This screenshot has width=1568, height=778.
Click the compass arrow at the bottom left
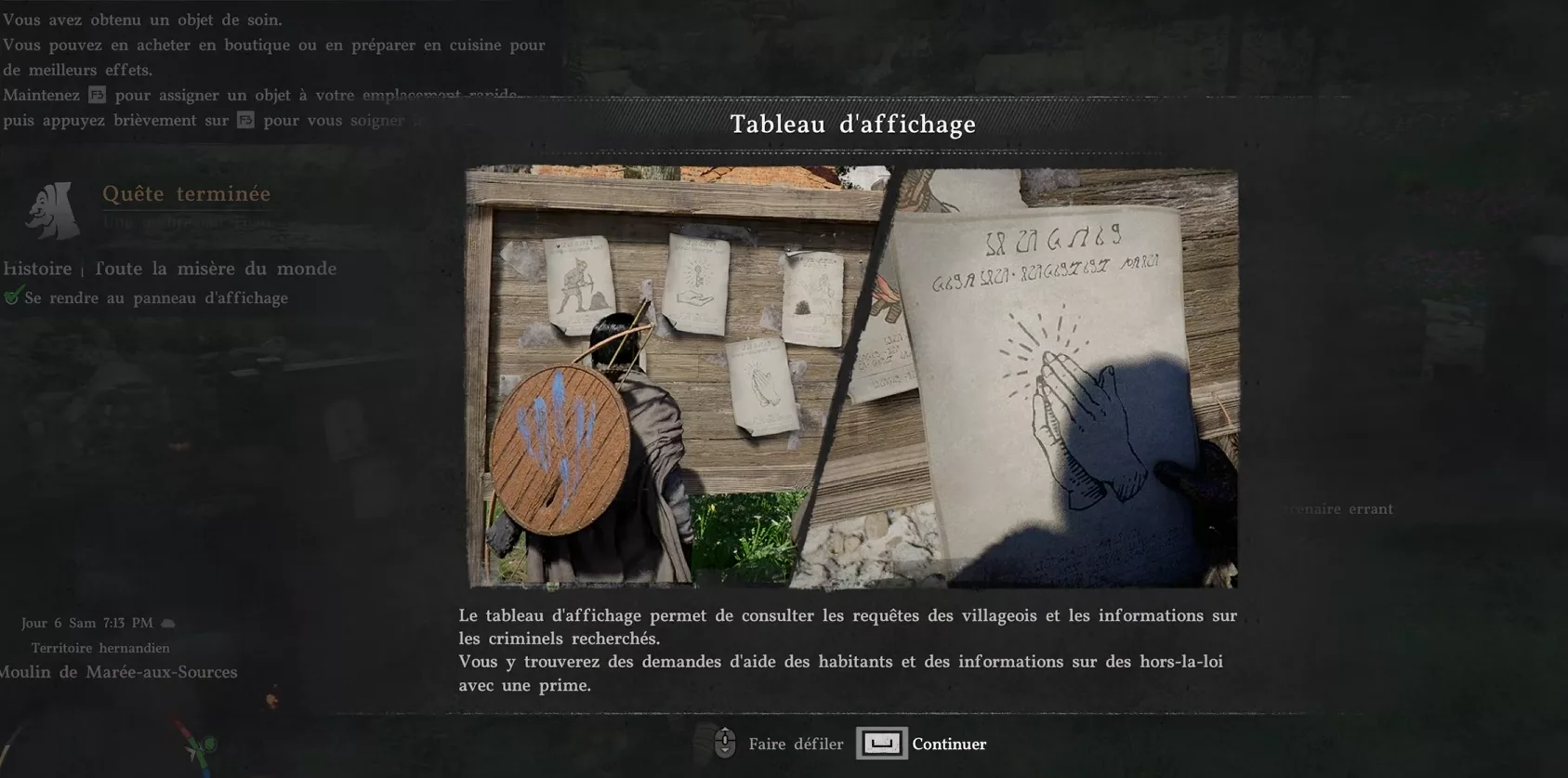point(191,751)
